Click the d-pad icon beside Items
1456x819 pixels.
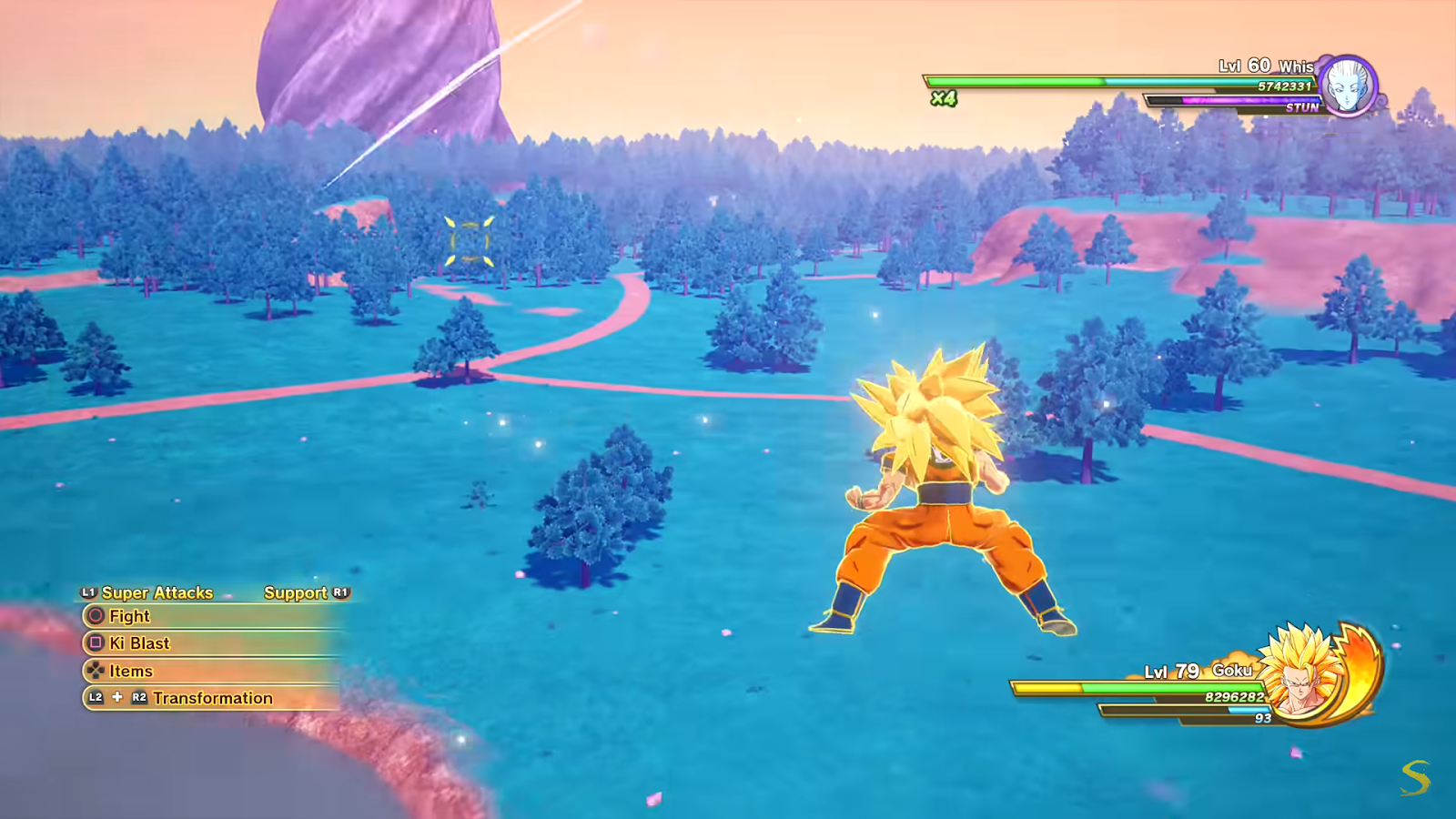pos(95,672)
